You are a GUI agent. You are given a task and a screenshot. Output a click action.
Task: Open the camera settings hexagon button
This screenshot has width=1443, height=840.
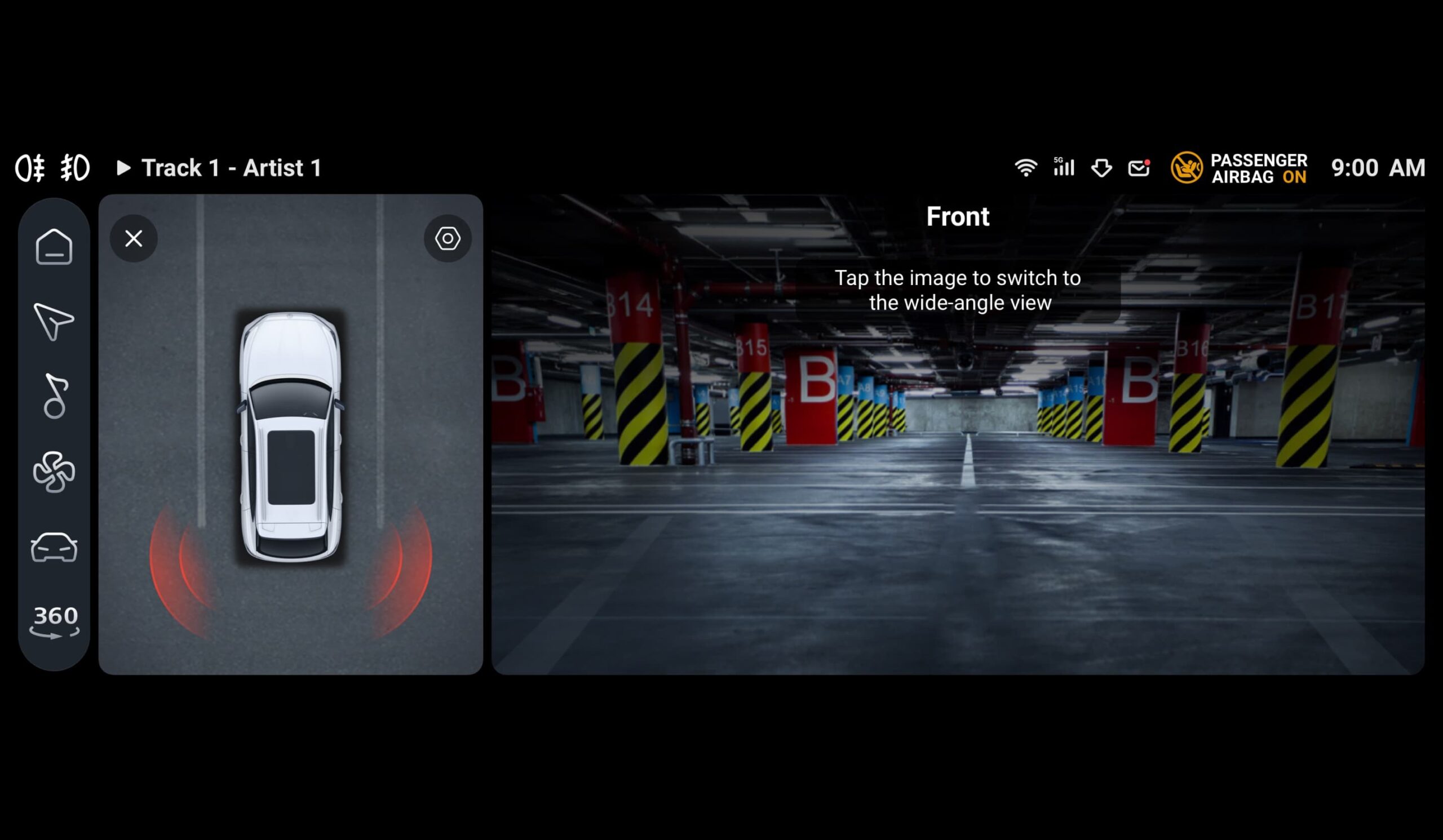tap(447, 239)
